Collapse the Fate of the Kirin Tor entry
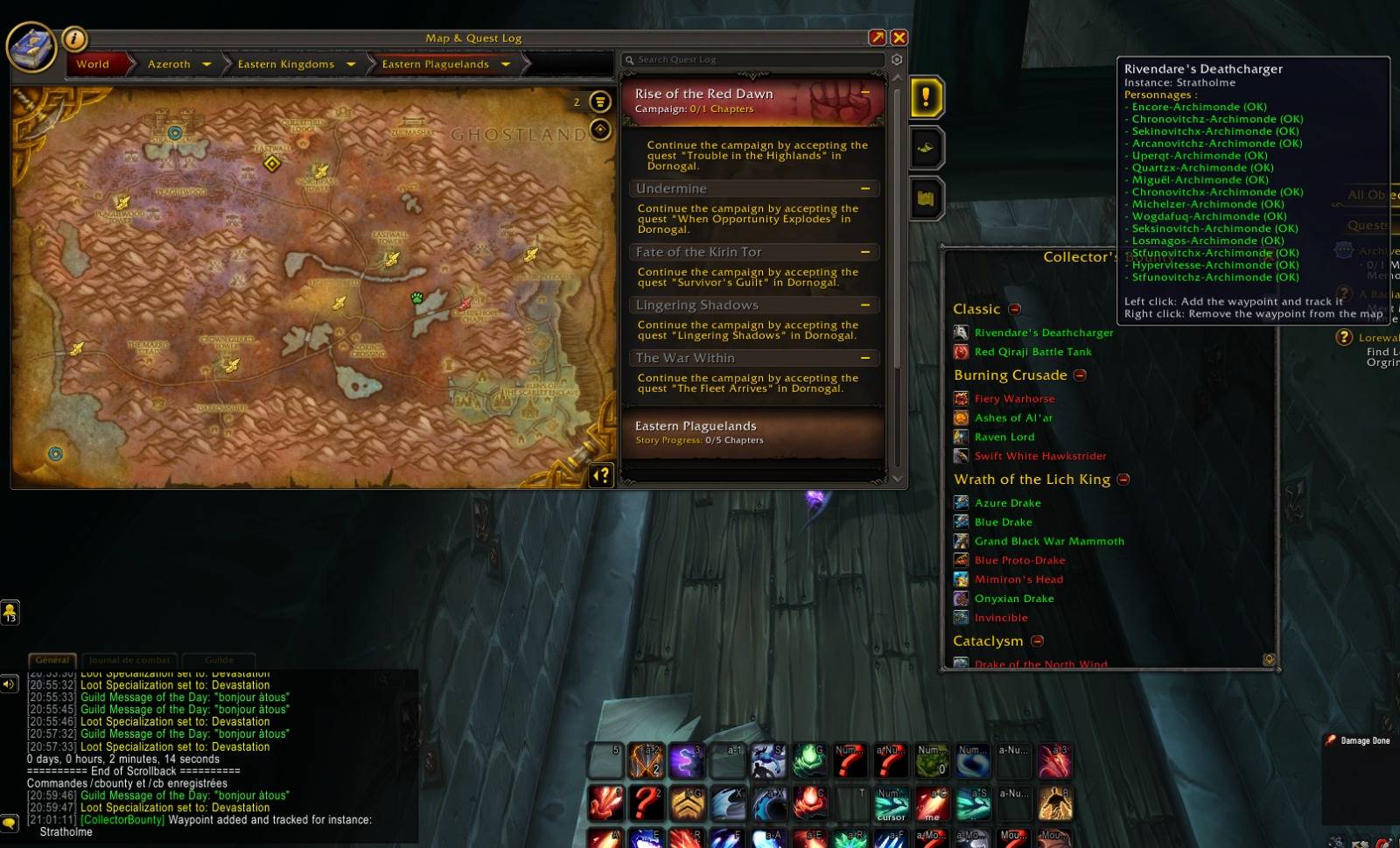 pyautogui.click(x=864, y=251)
